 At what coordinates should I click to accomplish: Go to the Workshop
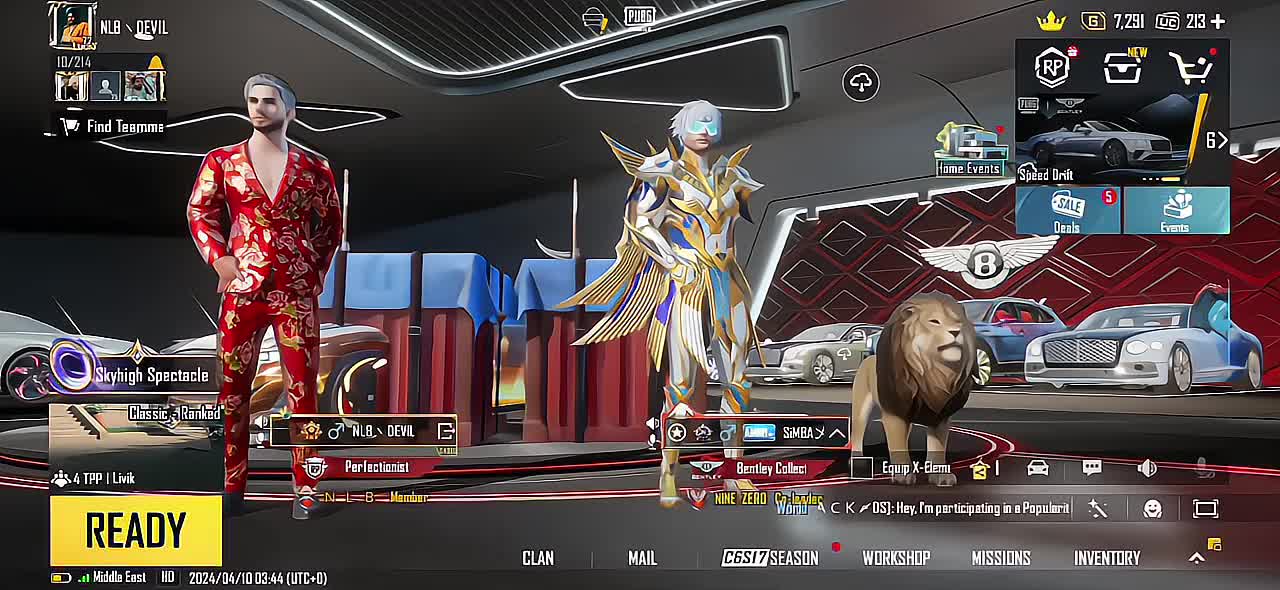pyautogui.click(x=896, y=558)
